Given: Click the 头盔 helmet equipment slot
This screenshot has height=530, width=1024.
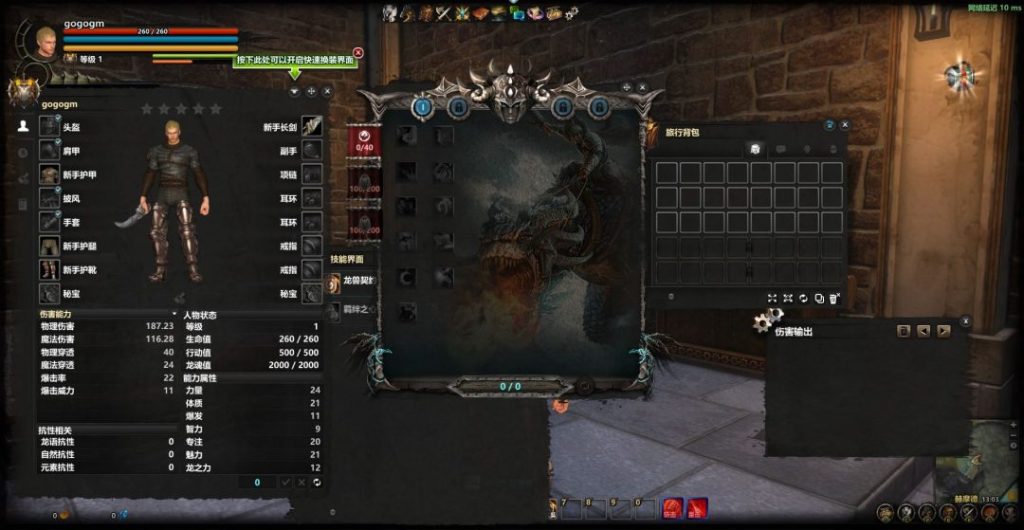Looking at the screenshot, I should (x=50, y=126).
